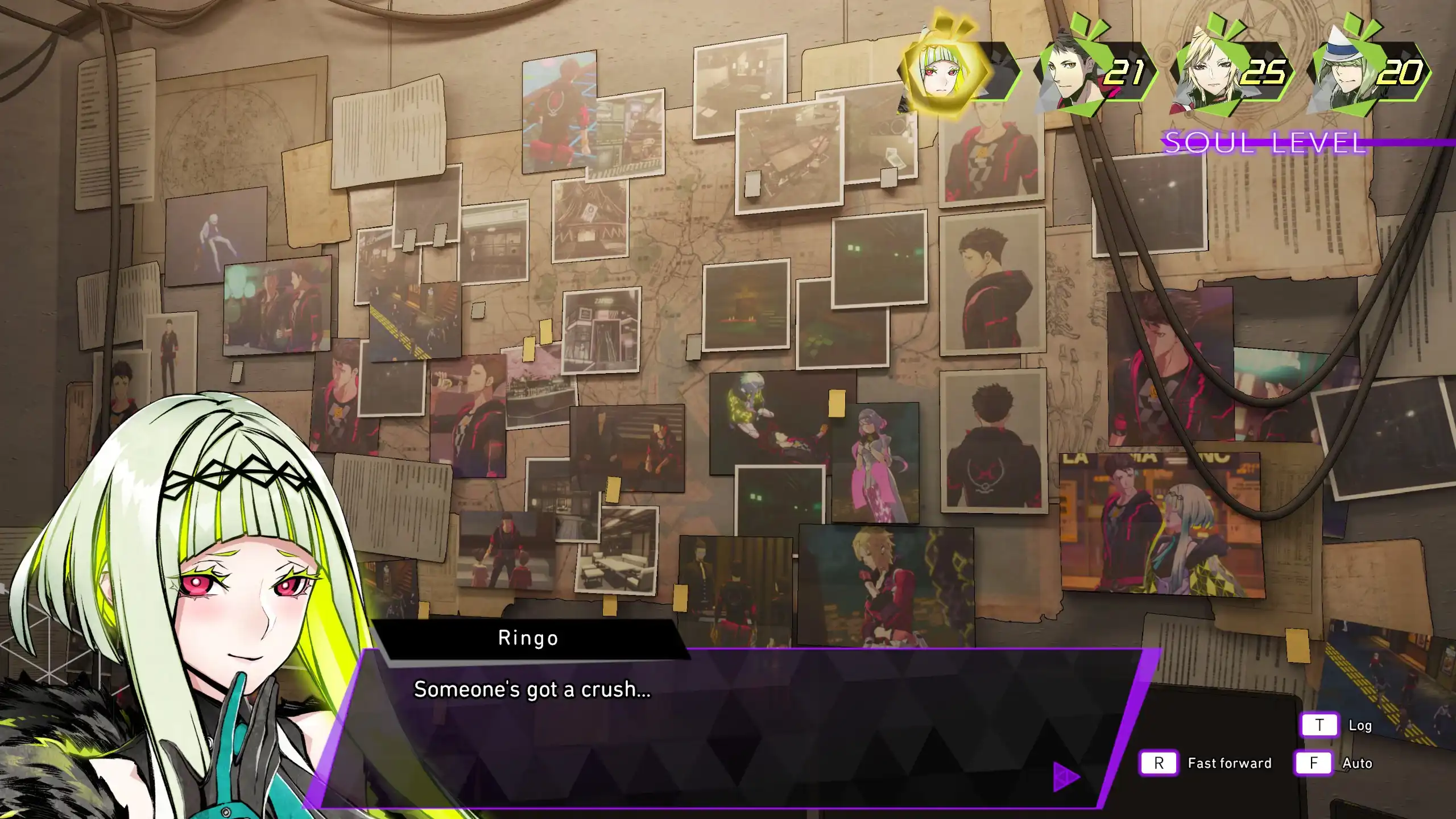Screen dimensions: 1456x819
Task: Click the R key prompt beside Fast forward
Action: (1159, 764)
